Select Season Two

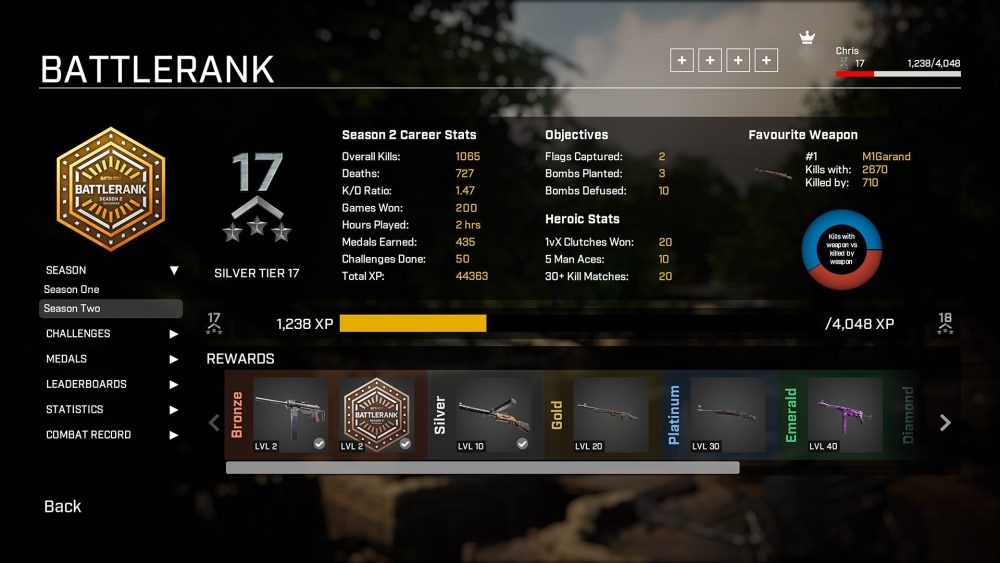[x=110, y=308]
